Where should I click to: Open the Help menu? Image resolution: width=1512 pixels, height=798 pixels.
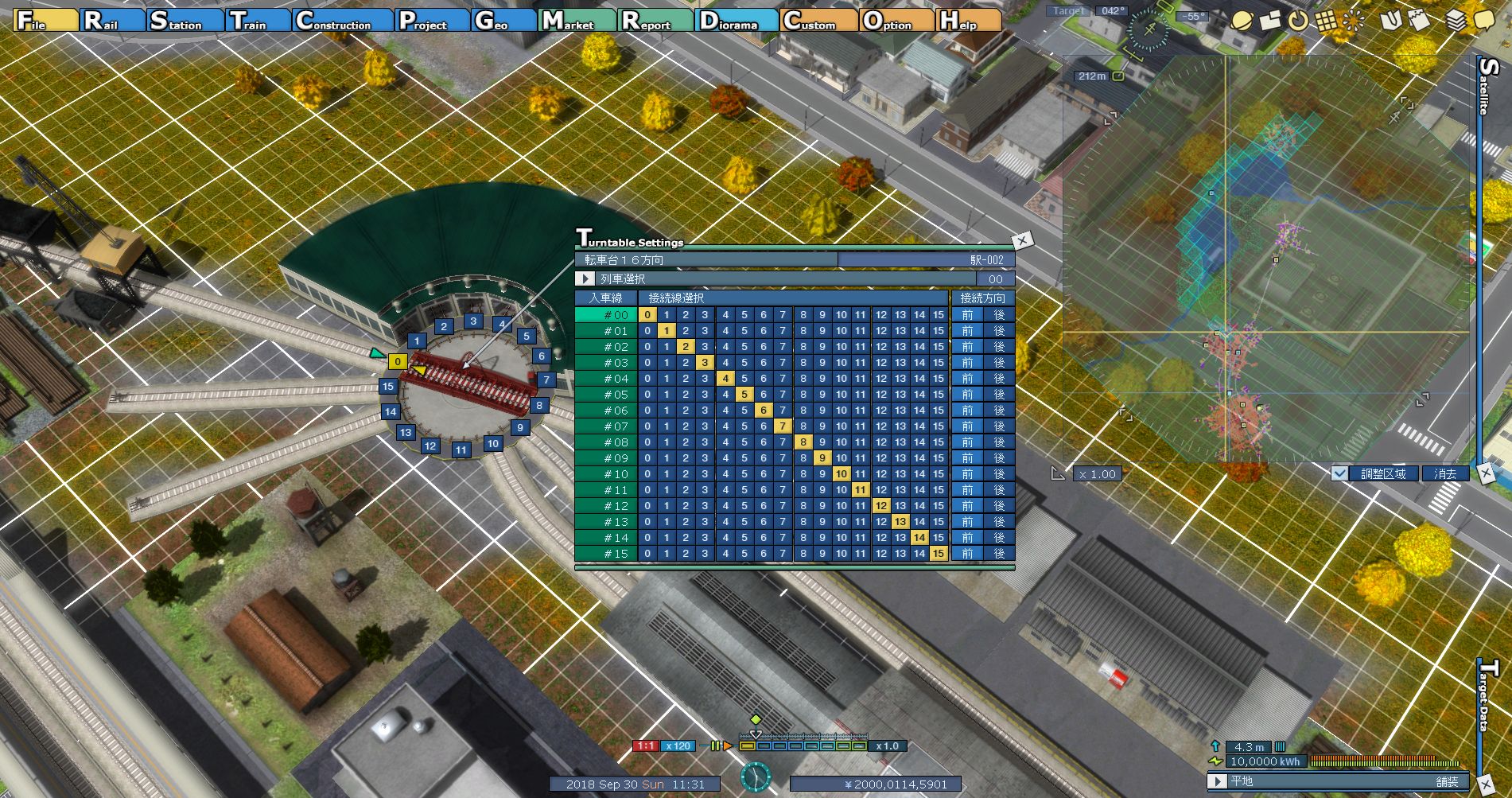click(967, 21)
